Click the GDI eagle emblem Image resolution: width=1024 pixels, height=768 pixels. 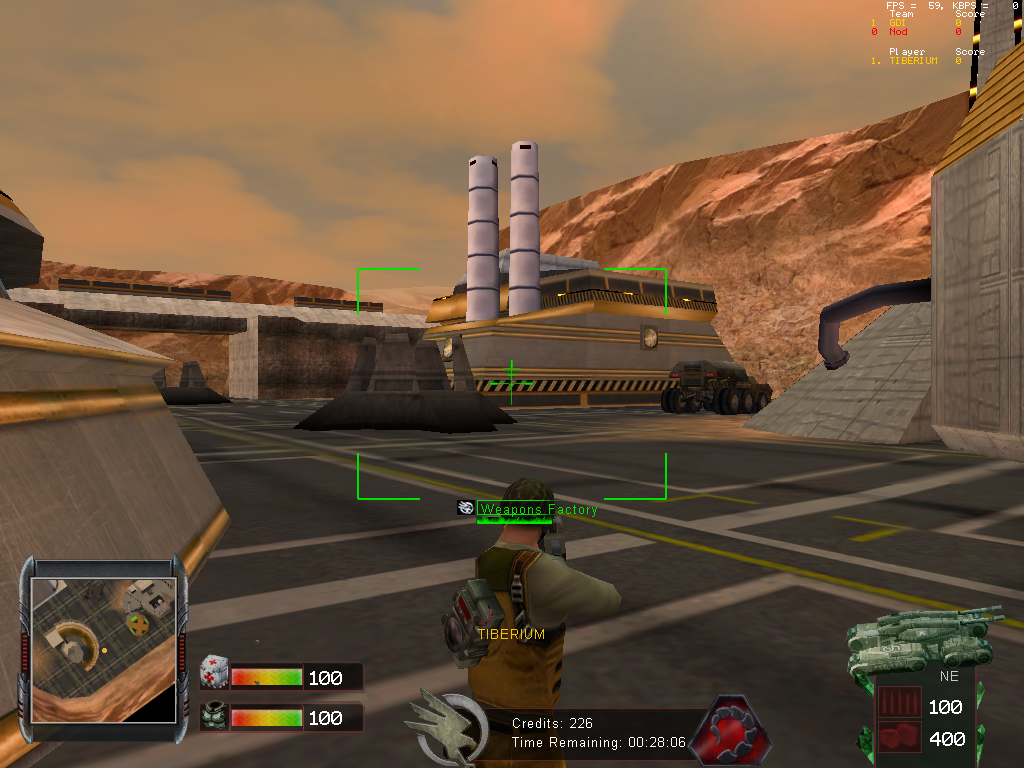click(x=446, y=722)
